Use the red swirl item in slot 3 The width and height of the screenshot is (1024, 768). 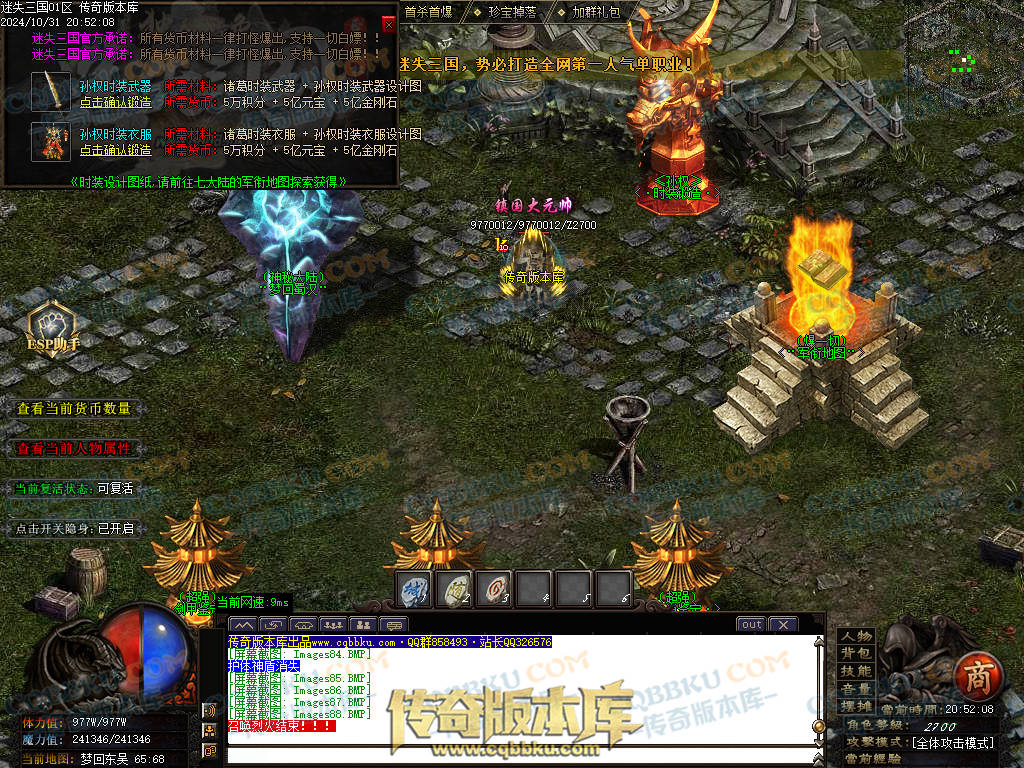click(x=494, y=589)
